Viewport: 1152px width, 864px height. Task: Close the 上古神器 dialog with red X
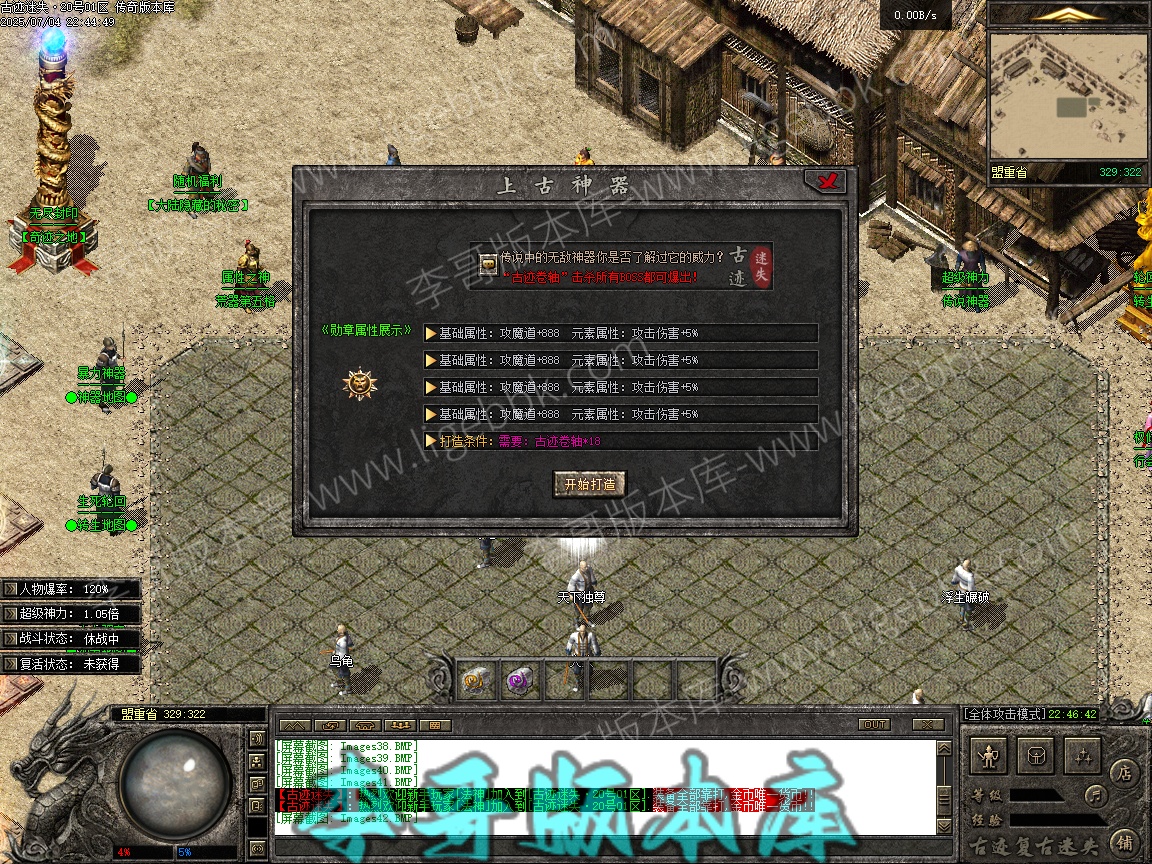[x=827, y=181]
